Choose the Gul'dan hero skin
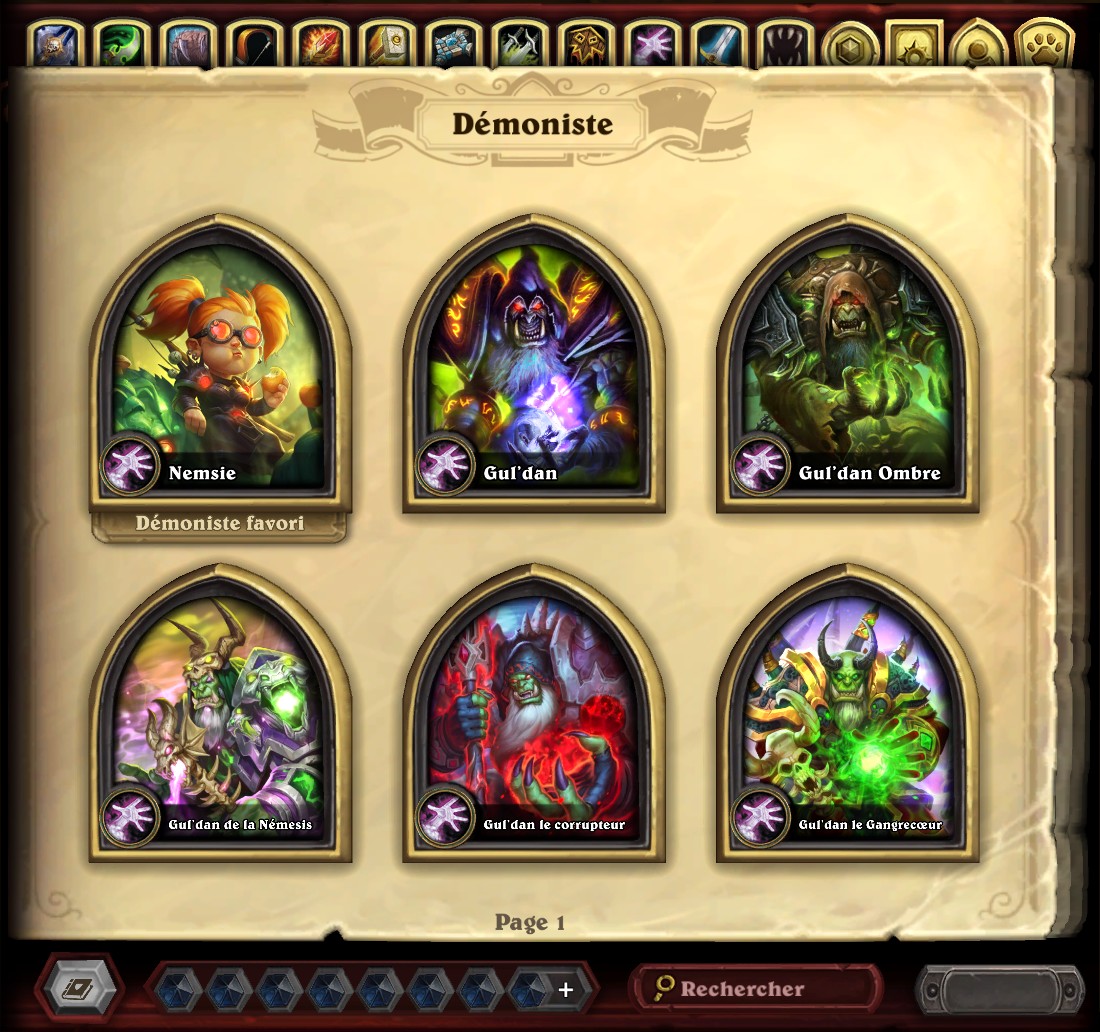This screenshot has height=1032, width=1100. point(534,365)
